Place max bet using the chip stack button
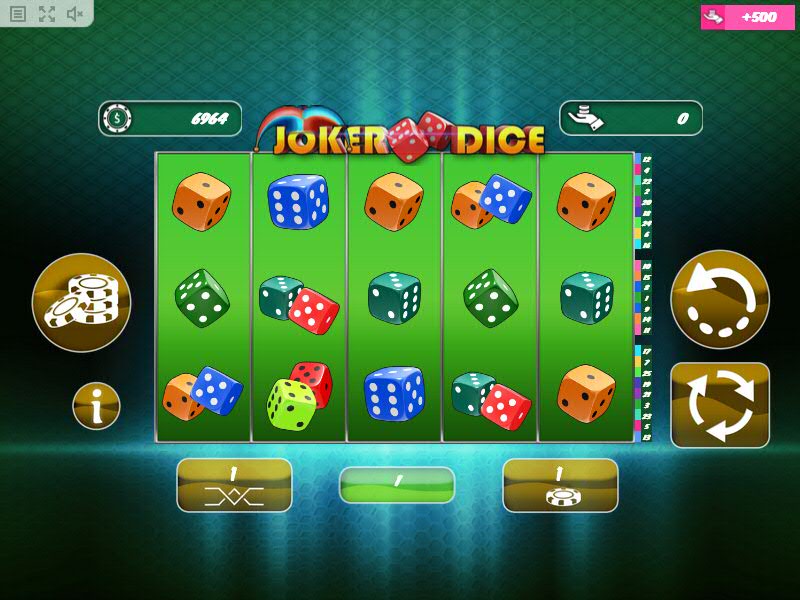This screenshot has height=600, width=800. click(81, 302)
